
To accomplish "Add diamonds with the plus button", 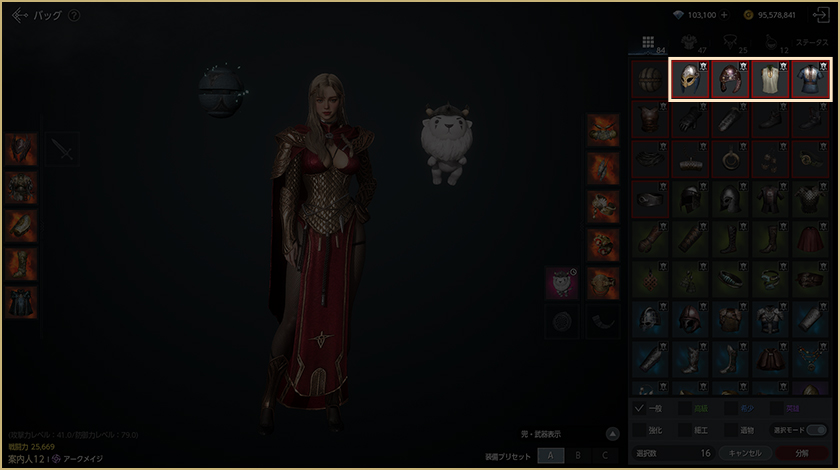I will pos(723,16).
